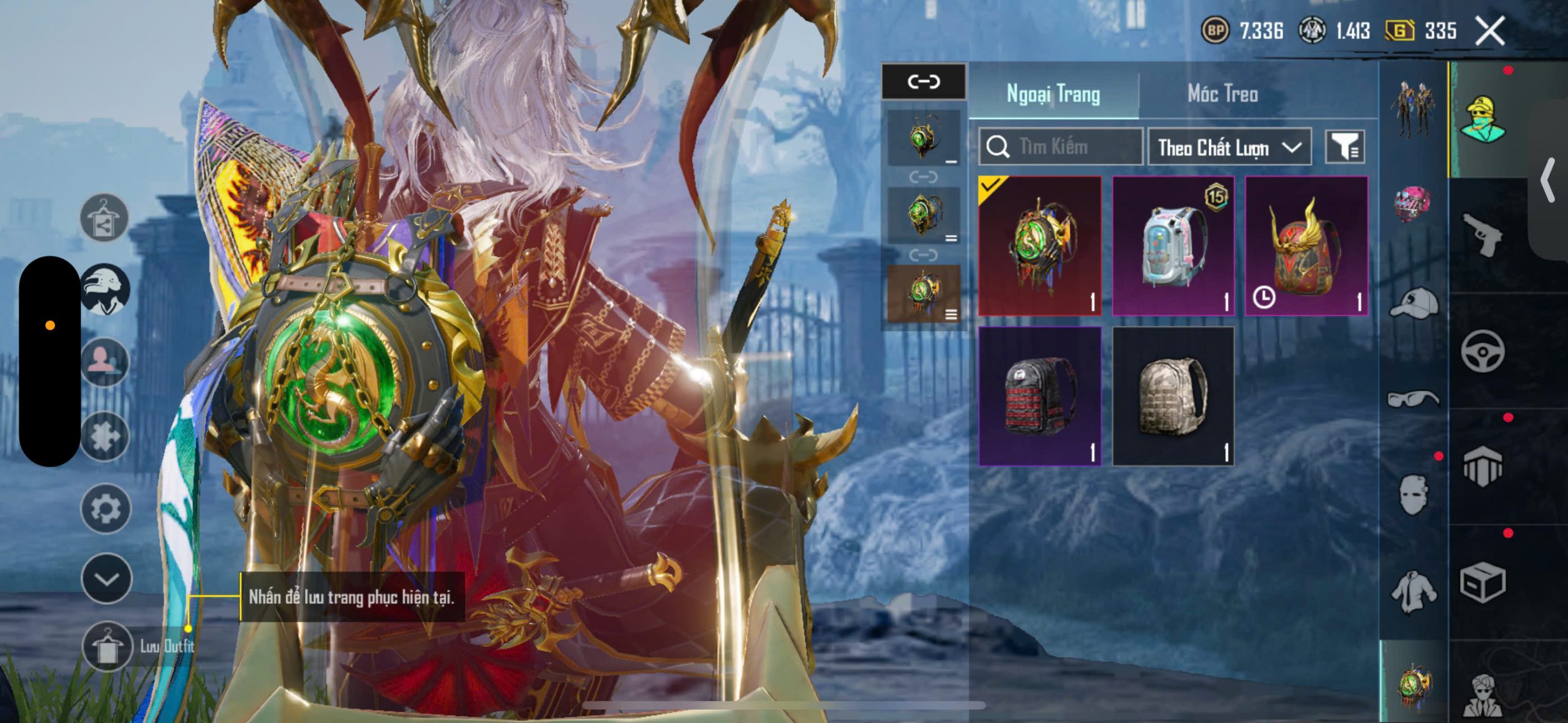Pick the red winged timed backpack
The image size is (1568, 723).
click(1306, 246)
